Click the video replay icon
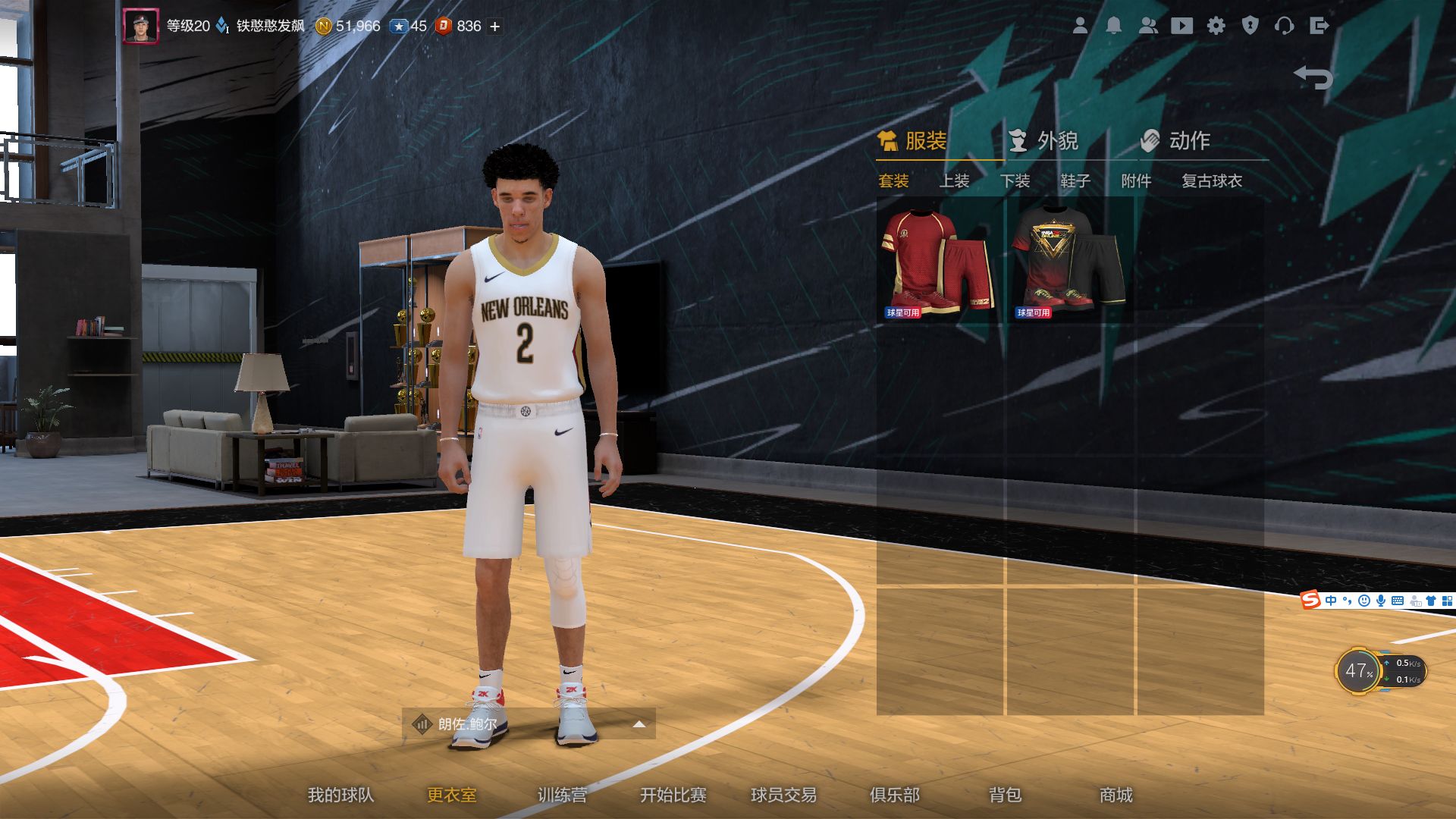This screenshot has height=819, width=1456. tap(1181, 25)
